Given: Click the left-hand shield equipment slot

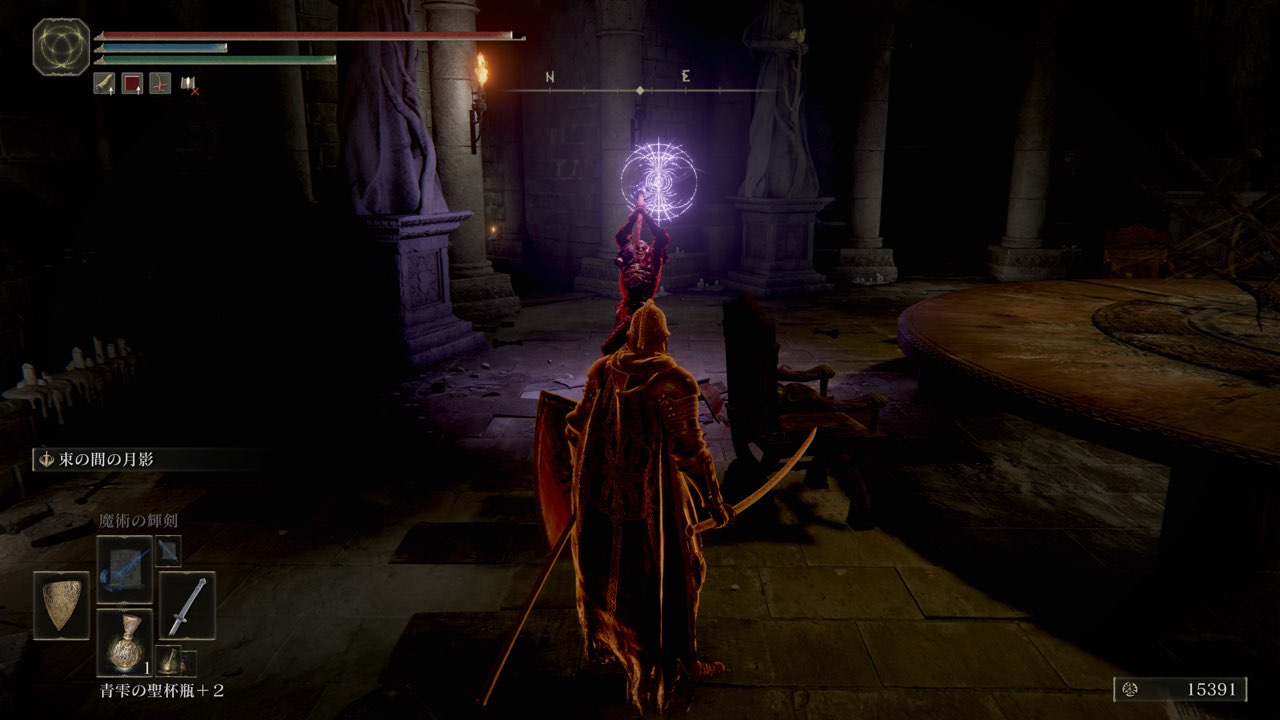Looking at the screenshot, I should 61,605.
